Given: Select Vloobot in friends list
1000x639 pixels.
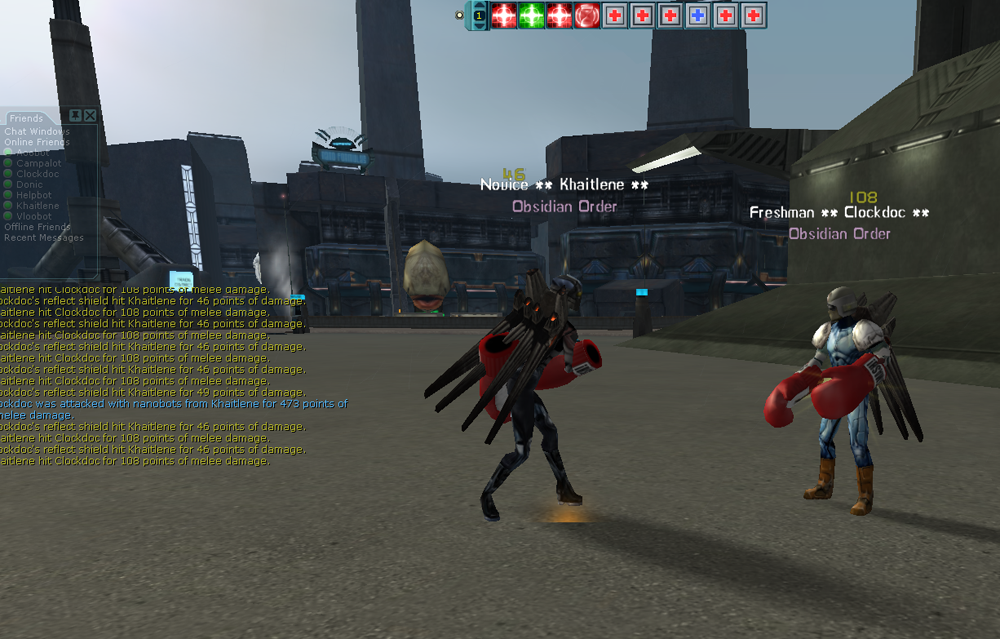Looking at the screenshot, I should (x=34, y=216).
